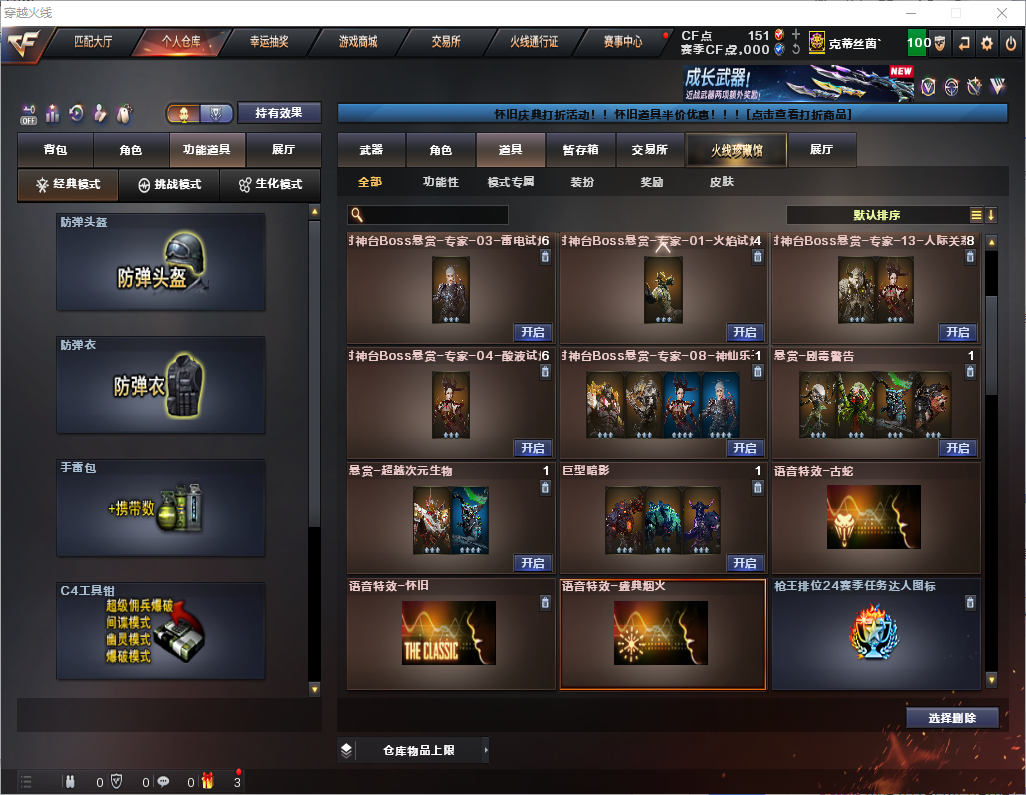This screenshot has width=1026, height=795.
Task: Open the 武器 warehouse tab
Action: click(371, 150)
